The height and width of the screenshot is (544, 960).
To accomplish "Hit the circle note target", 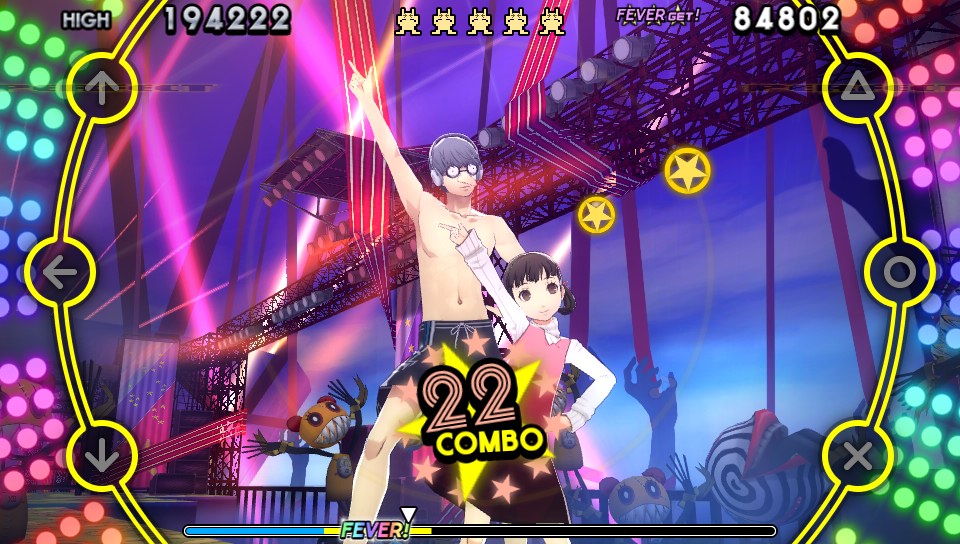I will coord(899,272).
